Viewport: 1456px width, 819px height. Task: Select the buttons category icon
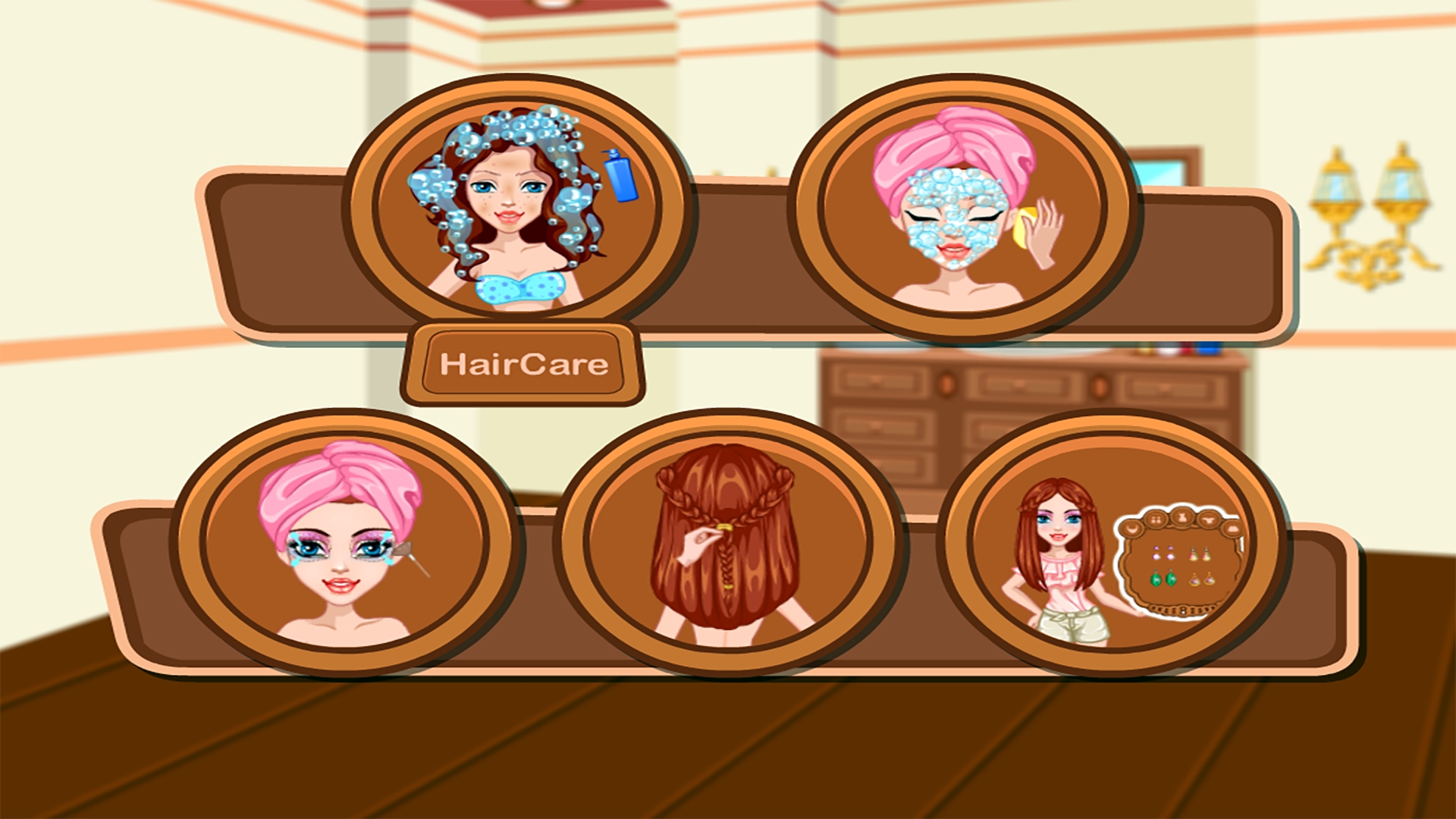click(1156, 519)
